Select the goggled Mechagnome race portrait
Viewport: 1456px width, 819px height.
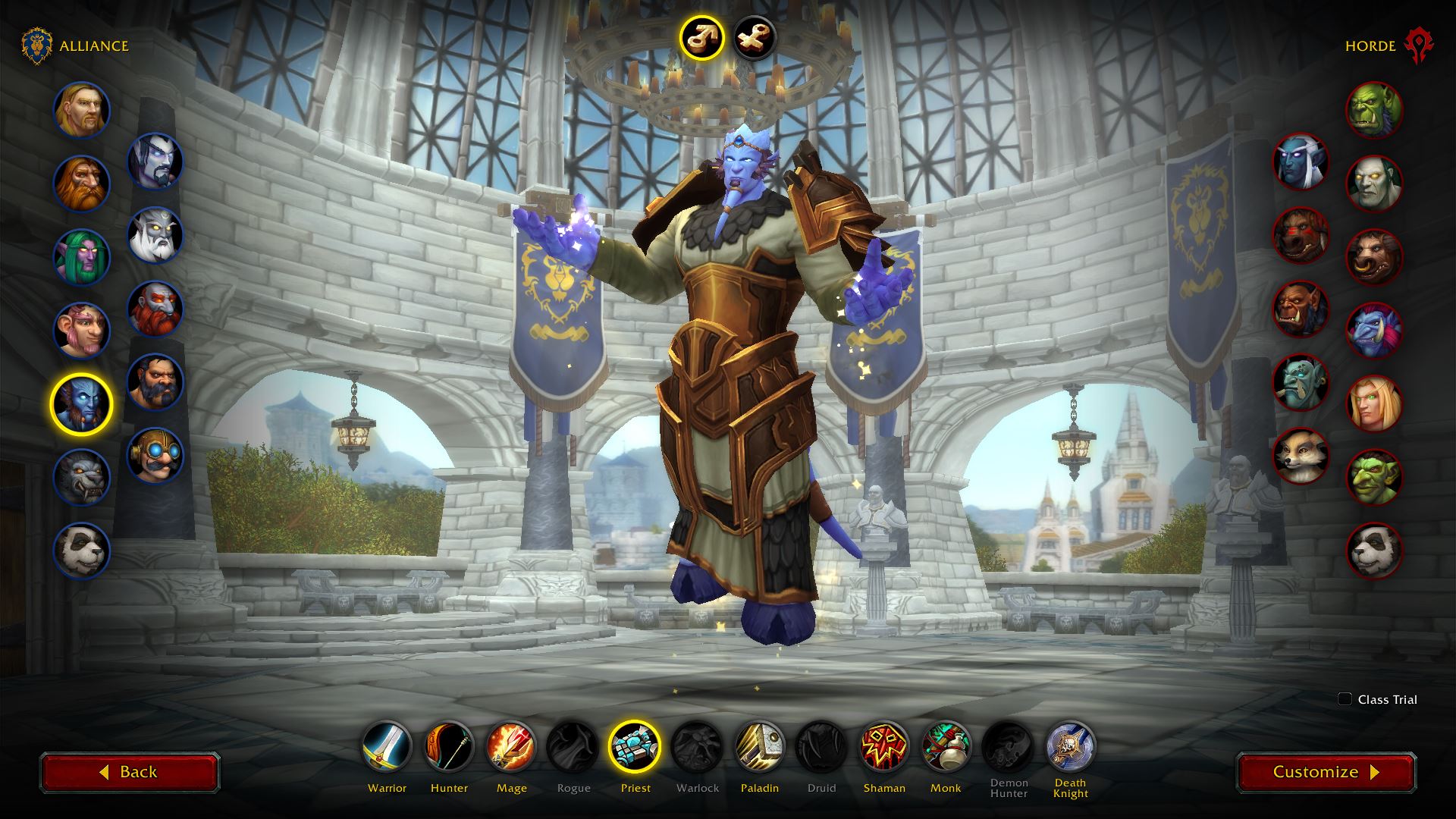point(155,455)
